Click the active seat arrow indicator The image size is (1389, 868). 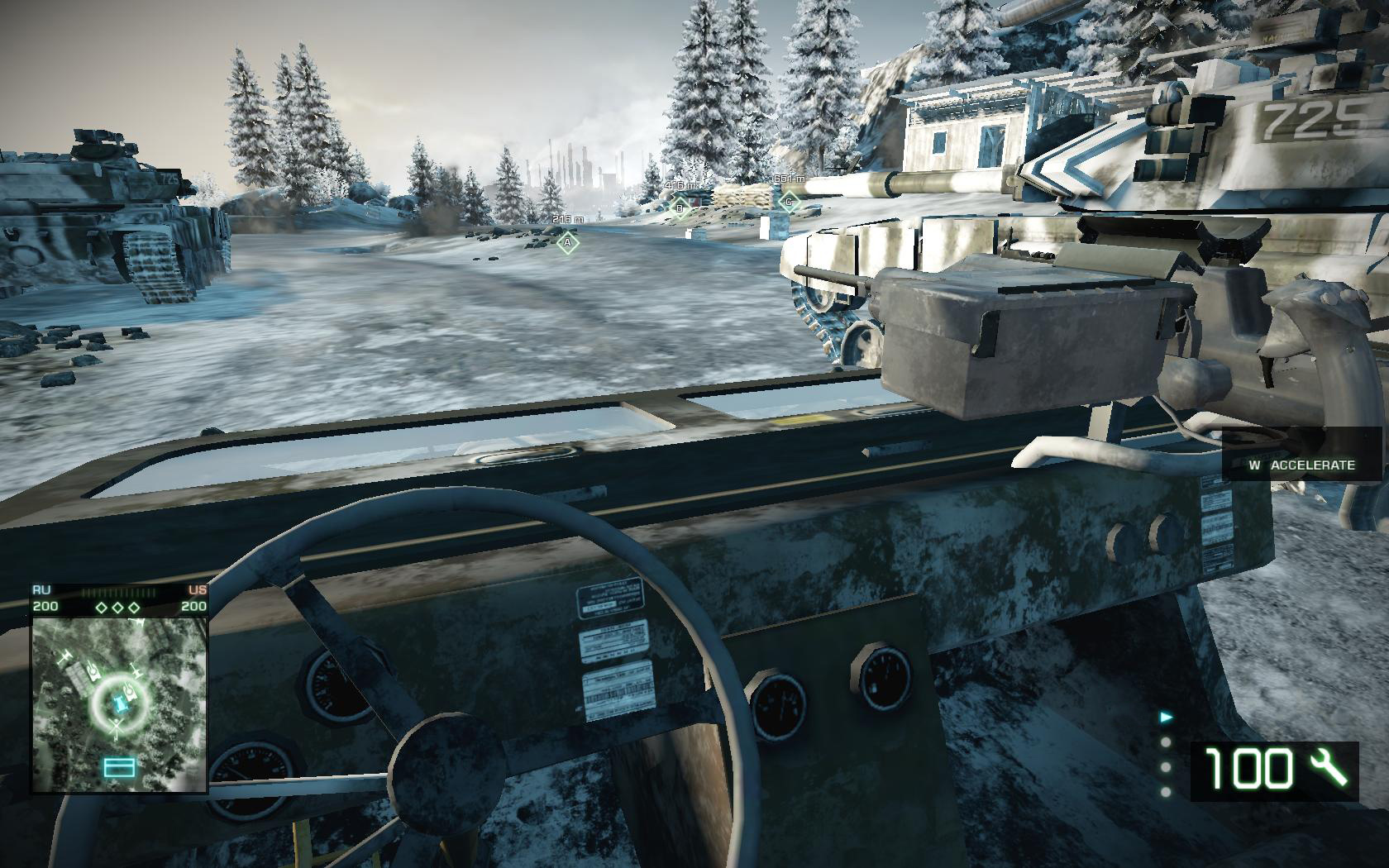tap(1167, 718)
